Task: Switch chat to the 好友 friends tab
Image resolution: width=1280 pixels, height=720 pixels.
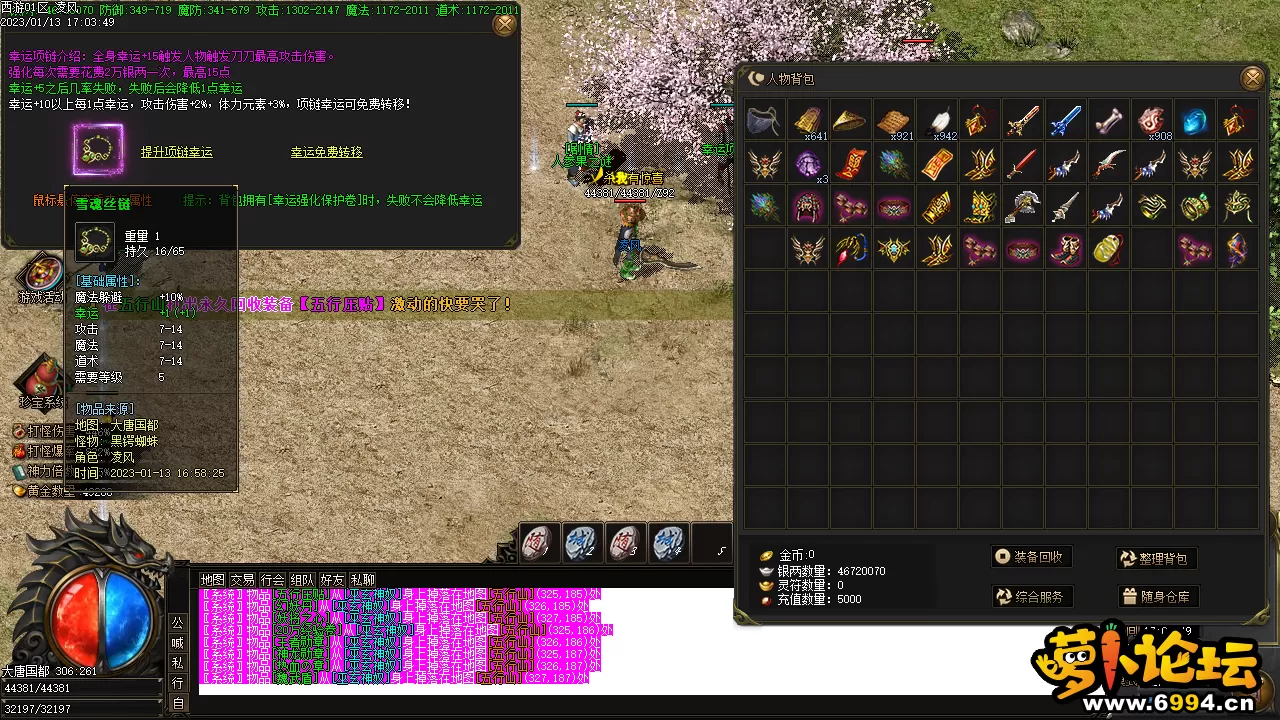Action: (x=332, y=580)
